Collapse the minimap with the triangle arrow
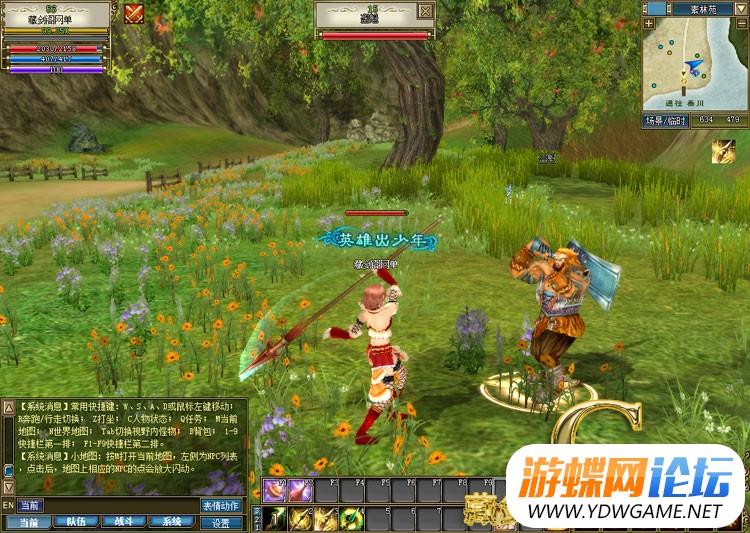Viewport: 750px width, 533px height. pos(740,8)
